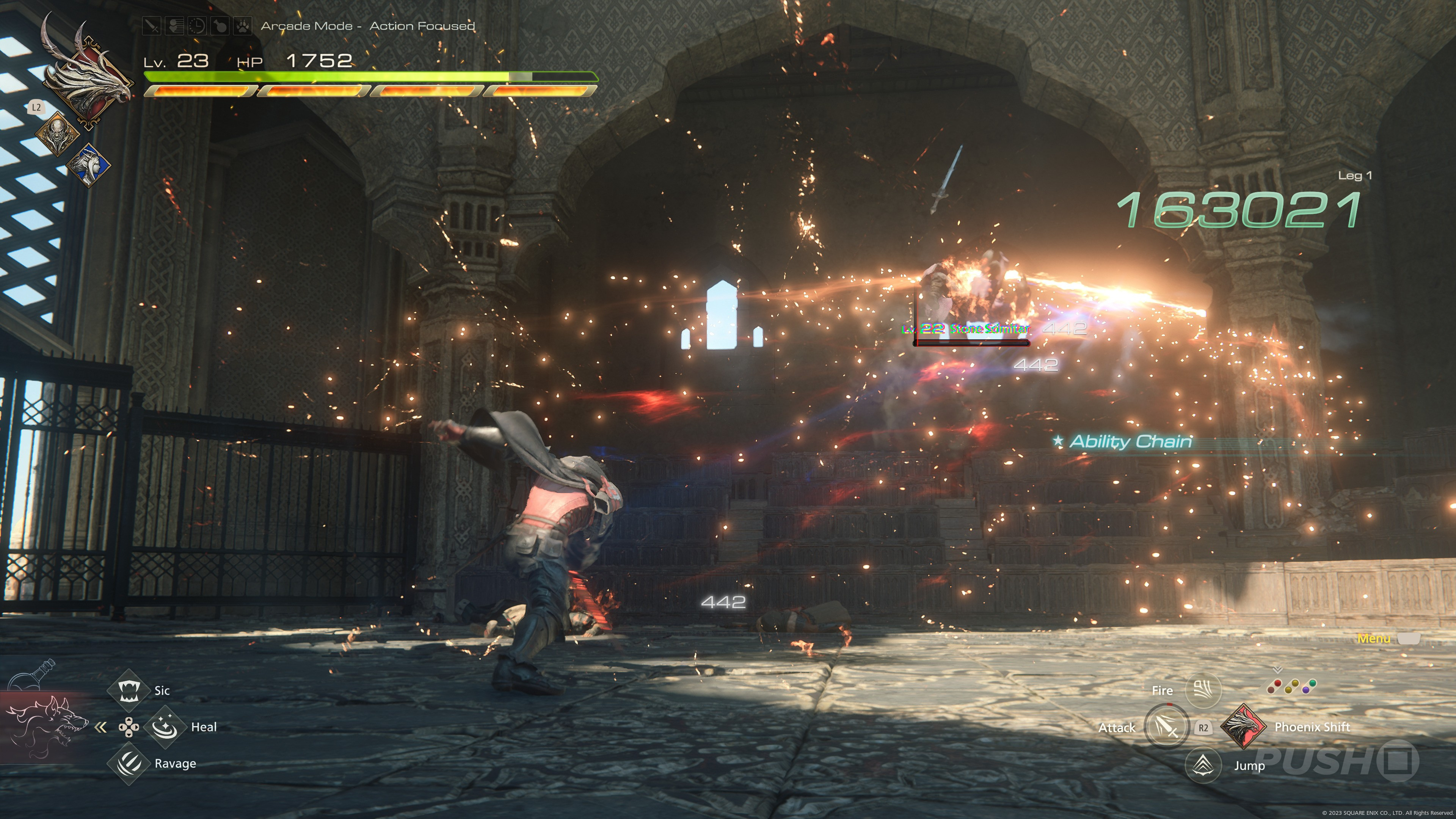Viewport: 1456px width, 819px height.
Task: Click the clock accessory status icon
Action: click(197, 26)
